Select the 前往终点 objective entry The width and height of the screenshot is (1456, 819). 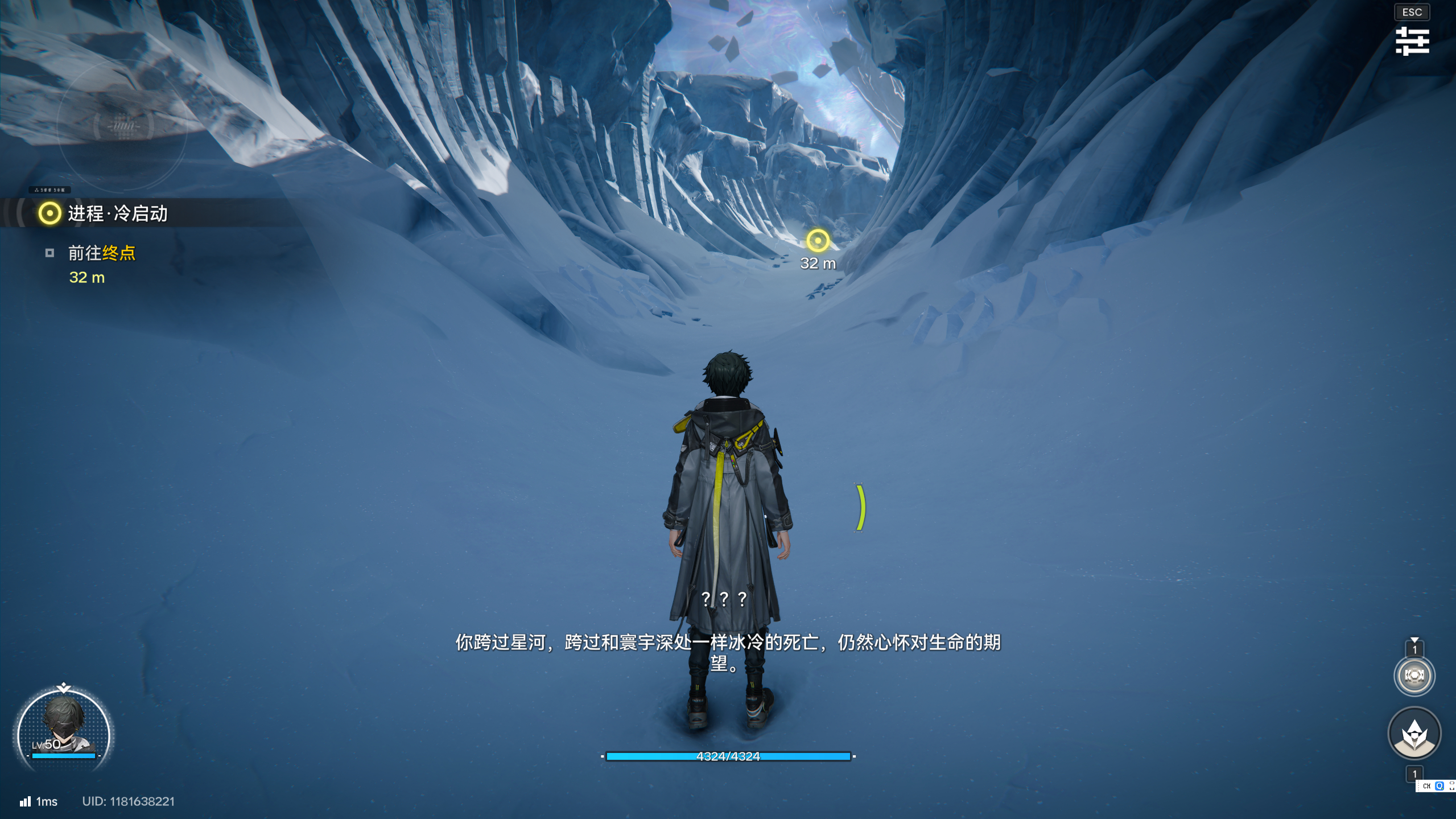[x=101, y=253]
